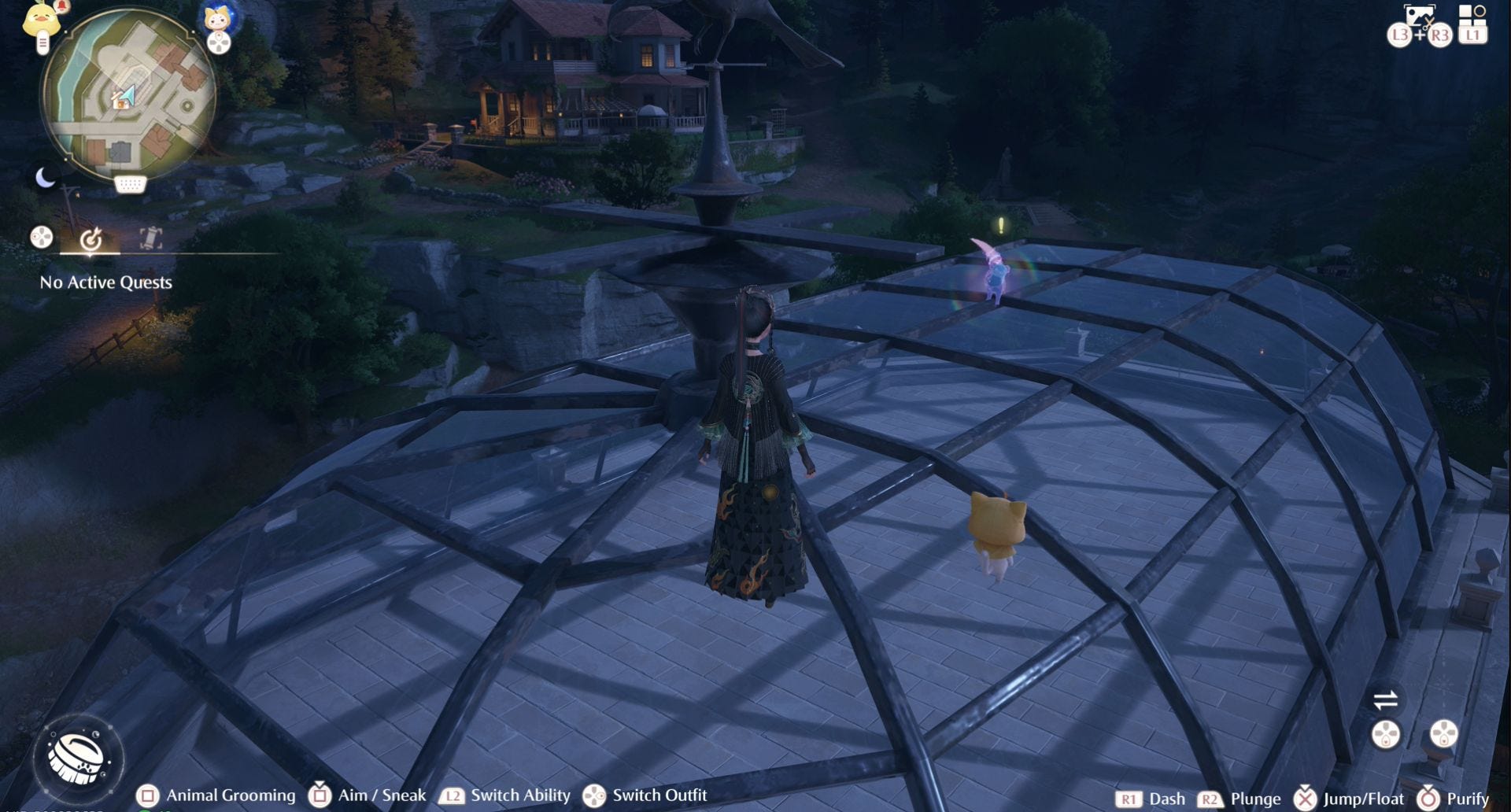Open the photo camera mode icon
Viewport: 1511px width, 812px height.
click(1420, 16)
